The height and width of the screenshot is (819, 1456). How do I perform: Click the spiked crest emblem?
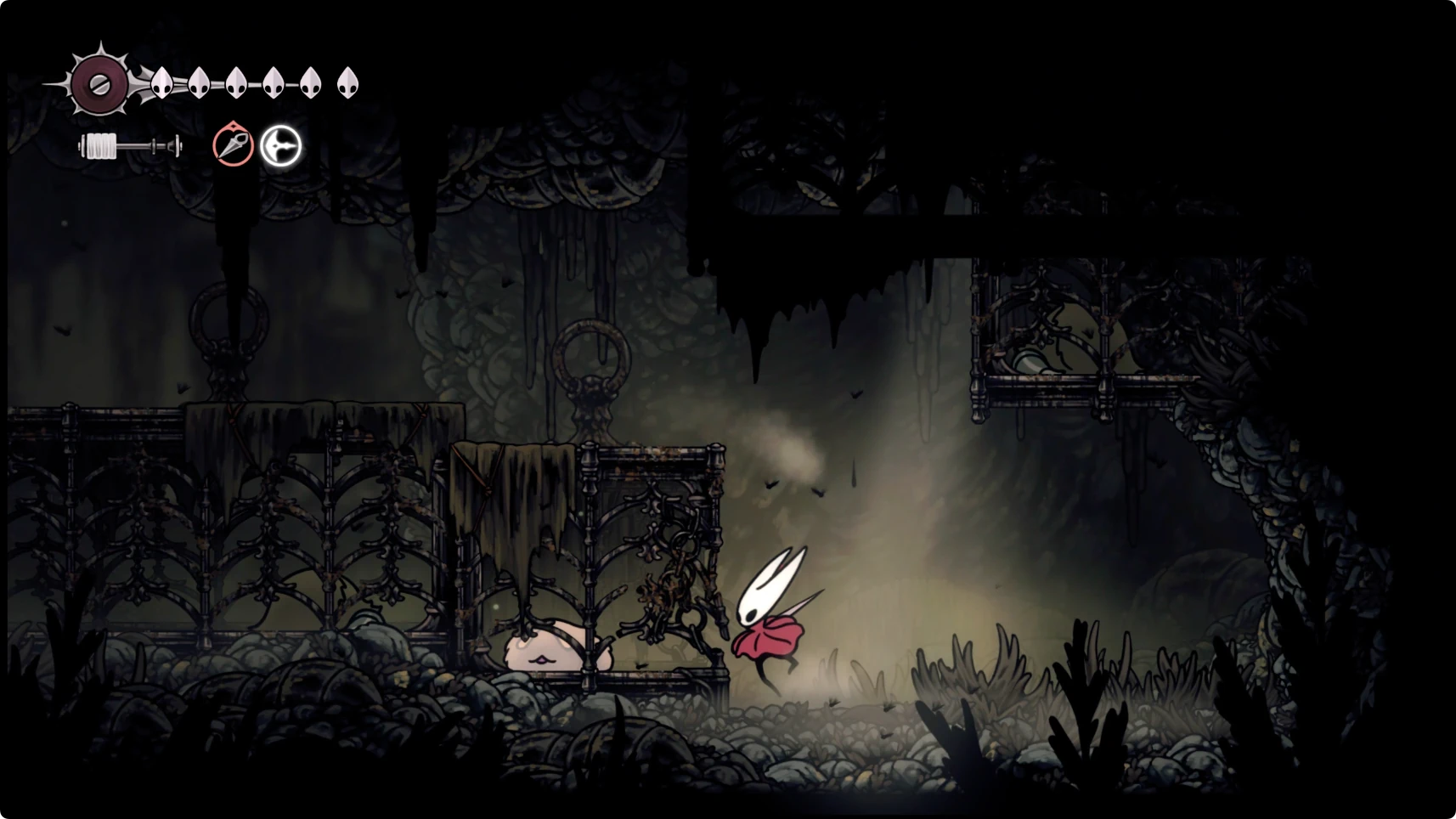pos(99,83)
